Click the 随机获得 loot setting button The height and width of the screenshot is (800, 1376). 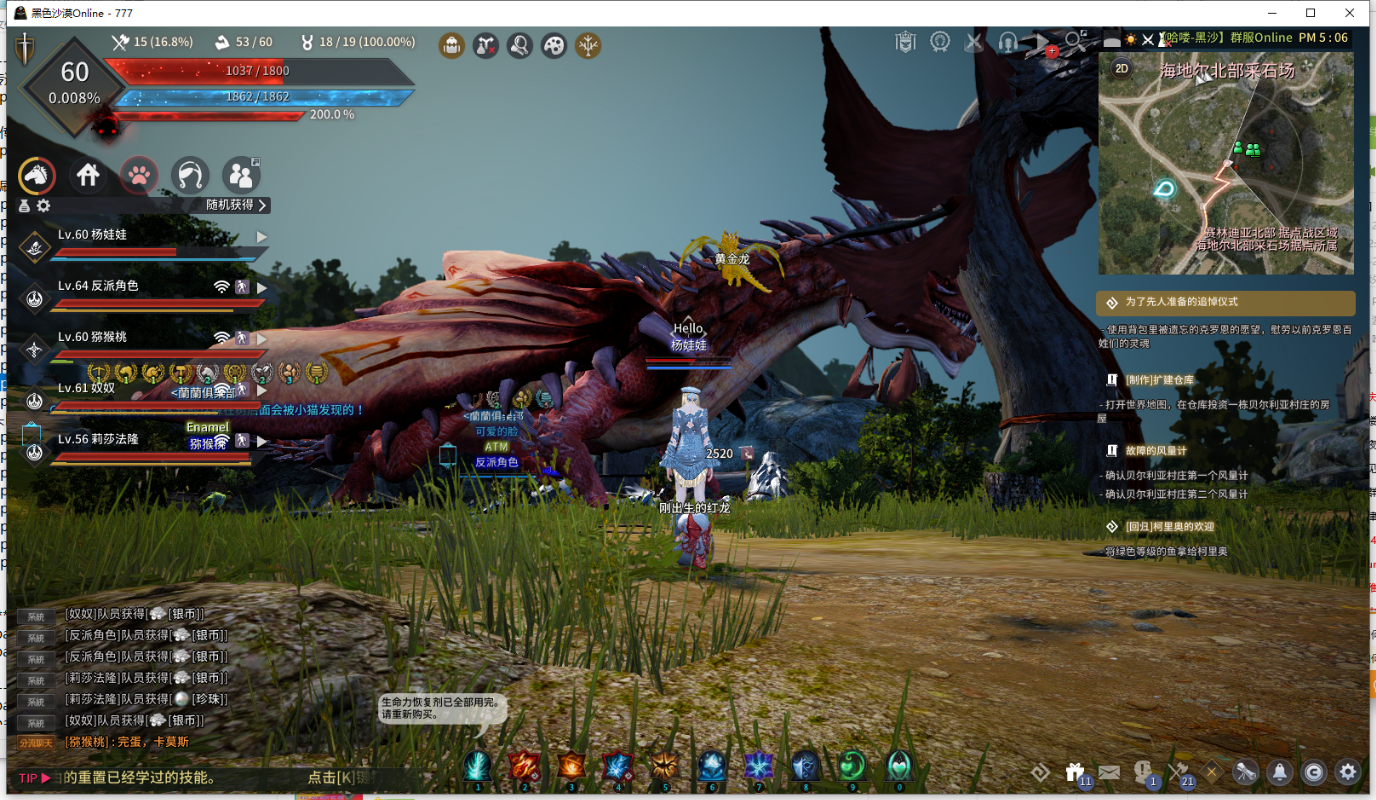point(237,205)
